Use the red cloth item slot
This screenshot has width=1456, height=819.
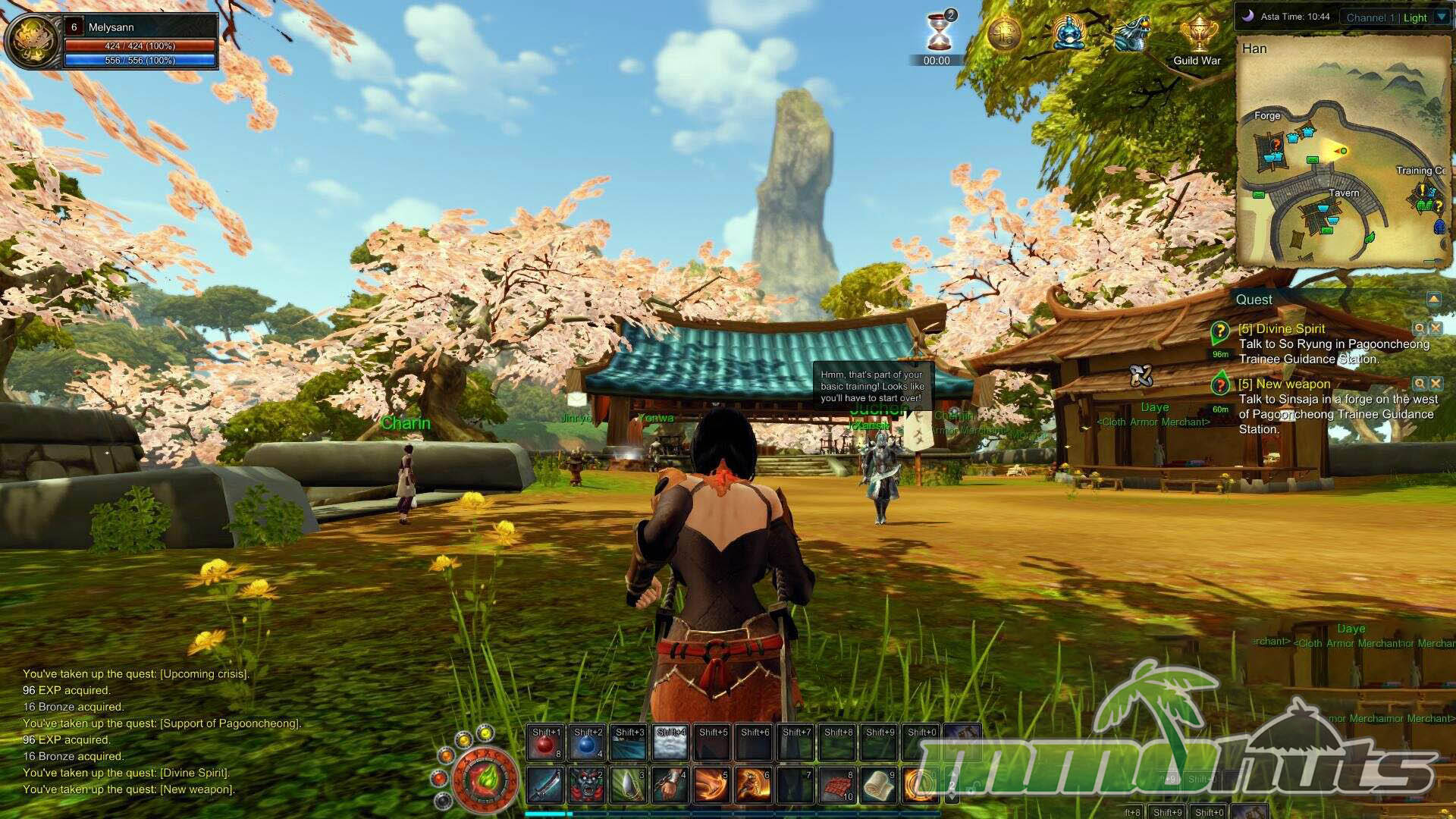point(837,785)
